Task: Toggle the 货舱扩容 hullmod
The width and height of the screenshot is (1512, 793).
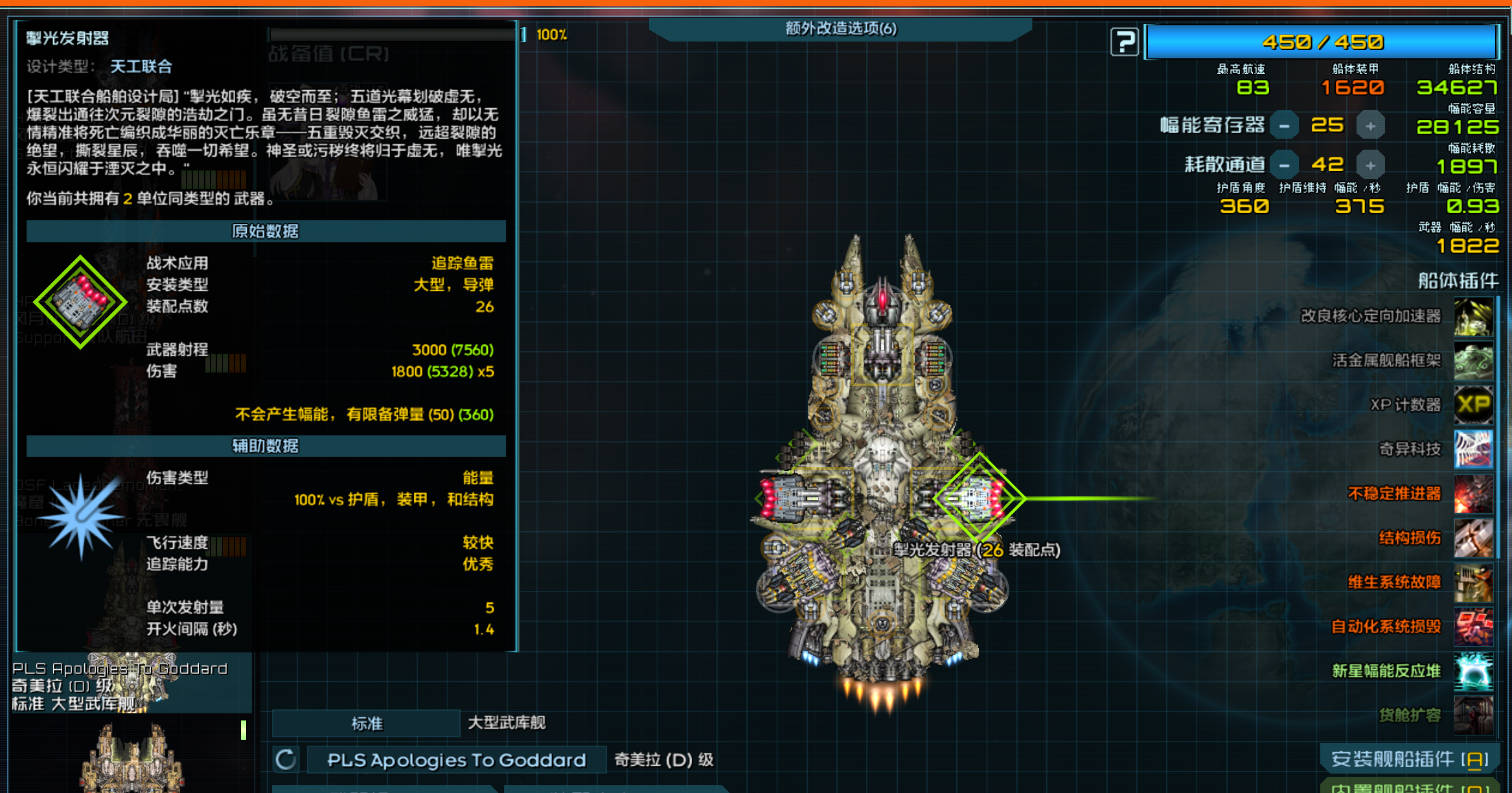Action: click(x=1474, y=715)
